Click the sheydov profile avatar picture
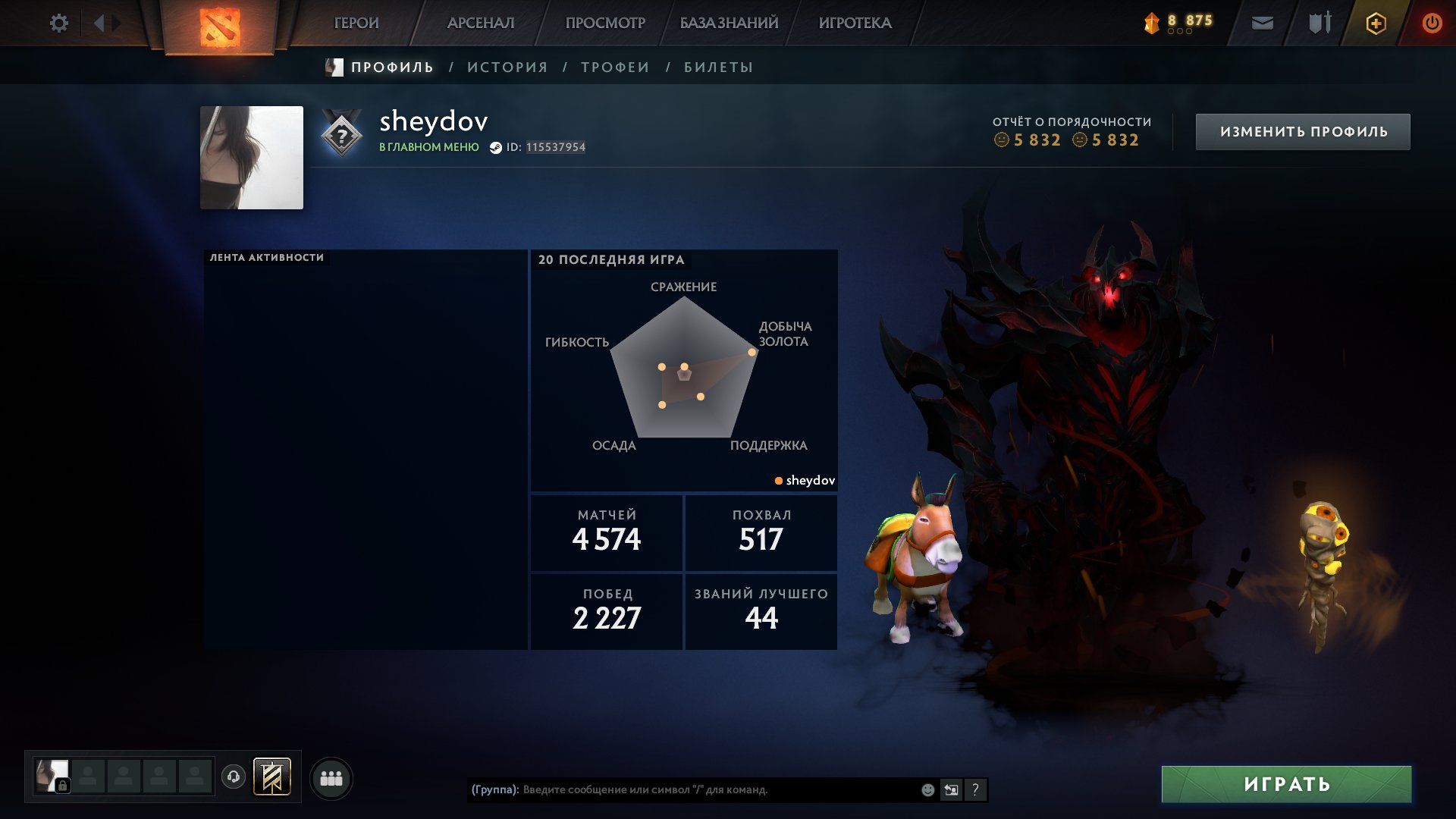This screenshot has height=819, width=1456. point(252,158)
